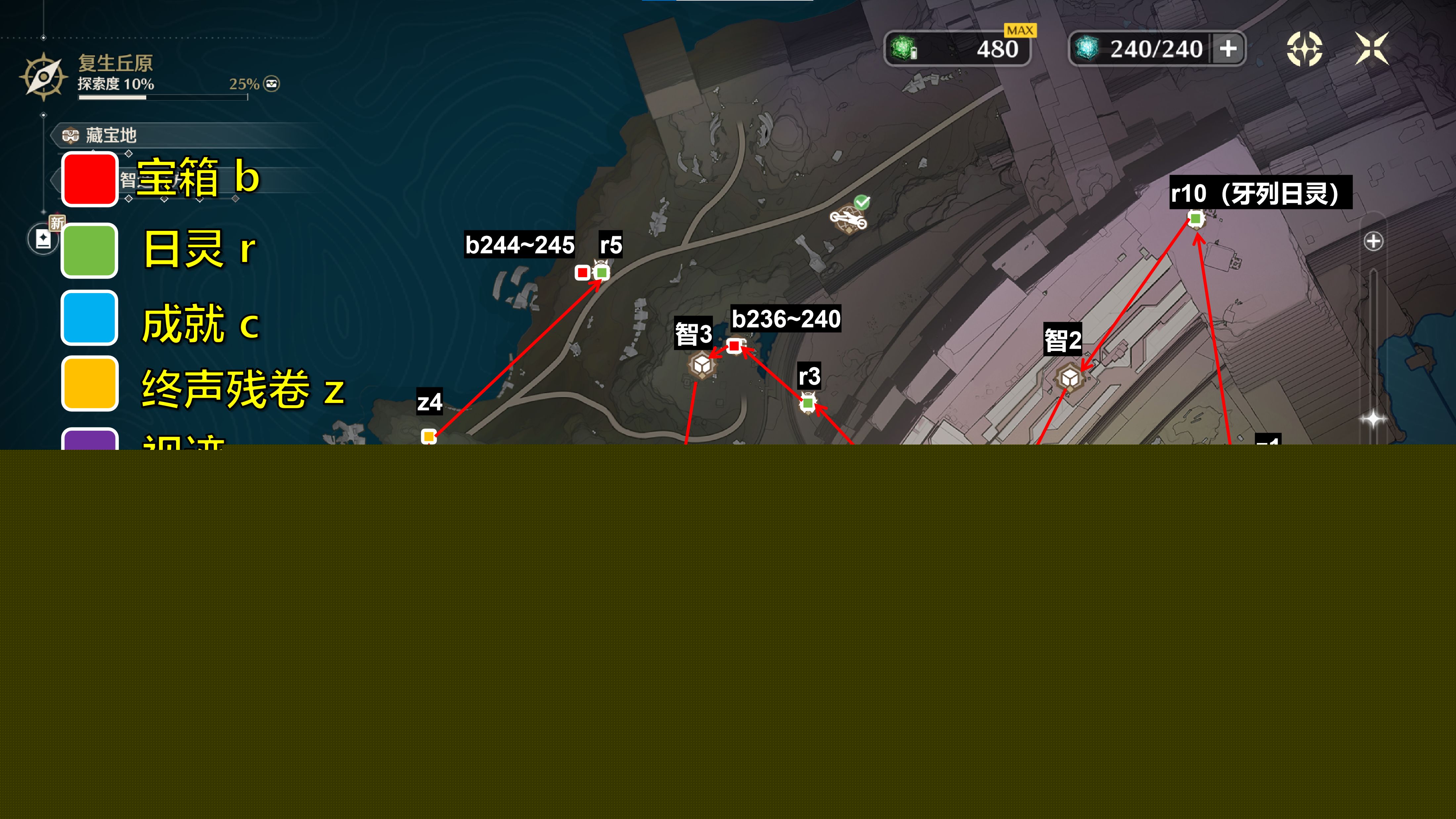Claim the 25% exploration reward chest
The image size is (1456, 819).
tap(272, 84)
